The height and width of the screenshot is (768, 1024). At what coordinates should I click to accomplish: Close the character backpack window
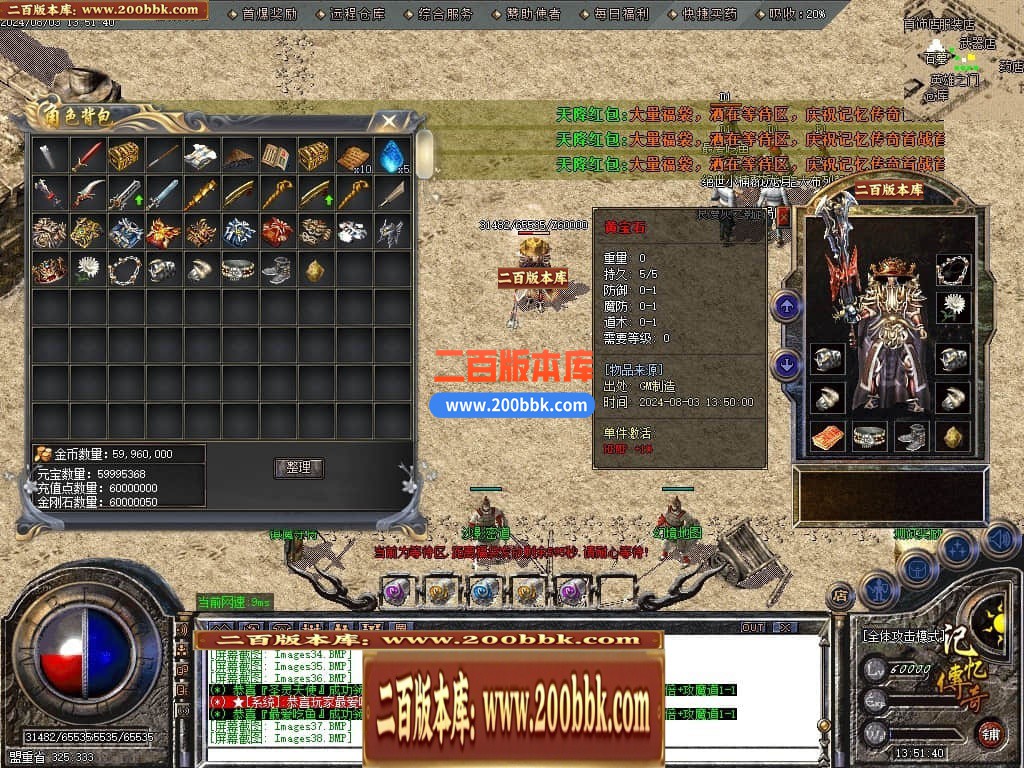(387, 122)
